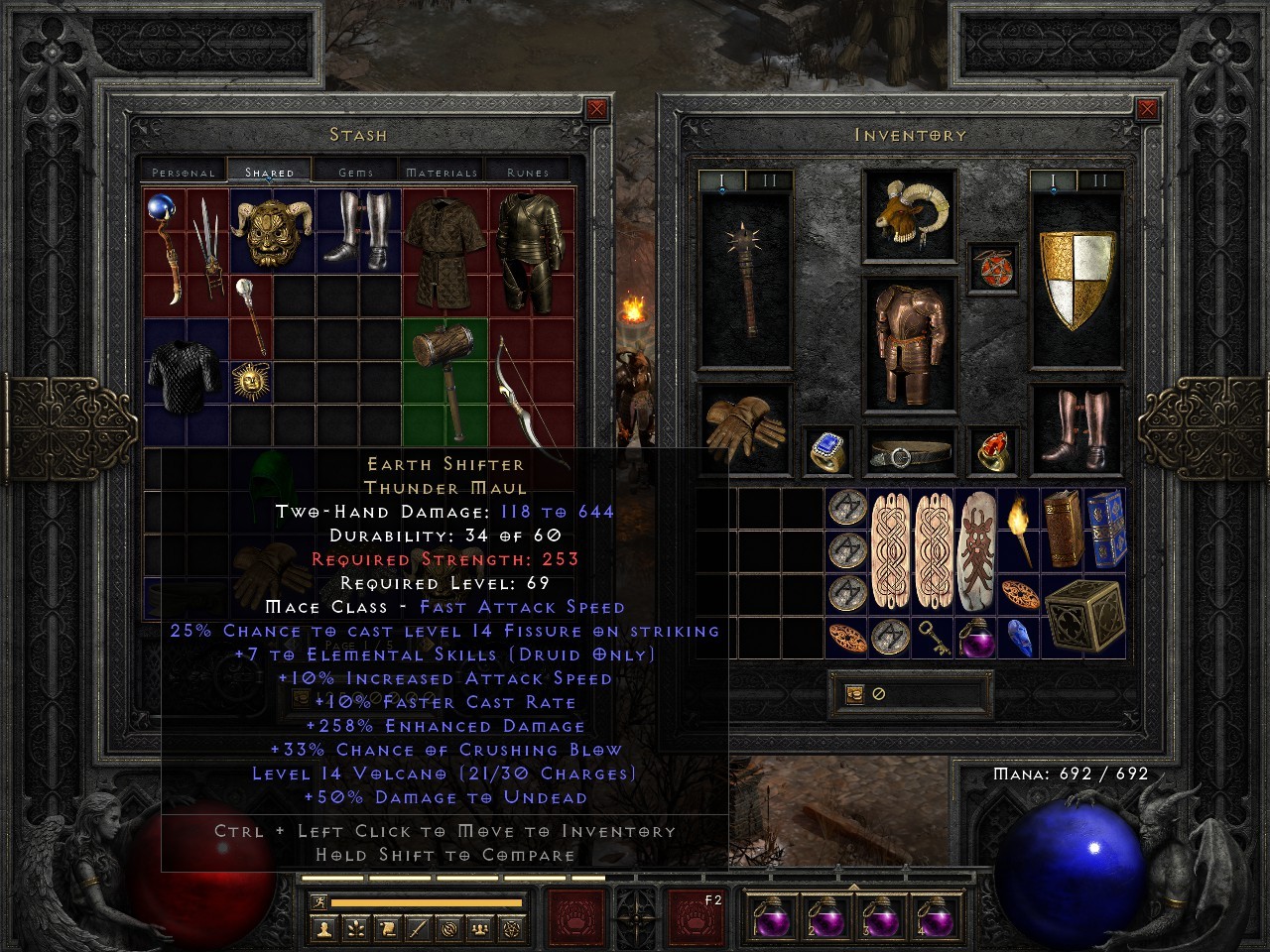Open the skill tree icon
The width and height of the screenshot is (1270, 952).
coord(357,929)
